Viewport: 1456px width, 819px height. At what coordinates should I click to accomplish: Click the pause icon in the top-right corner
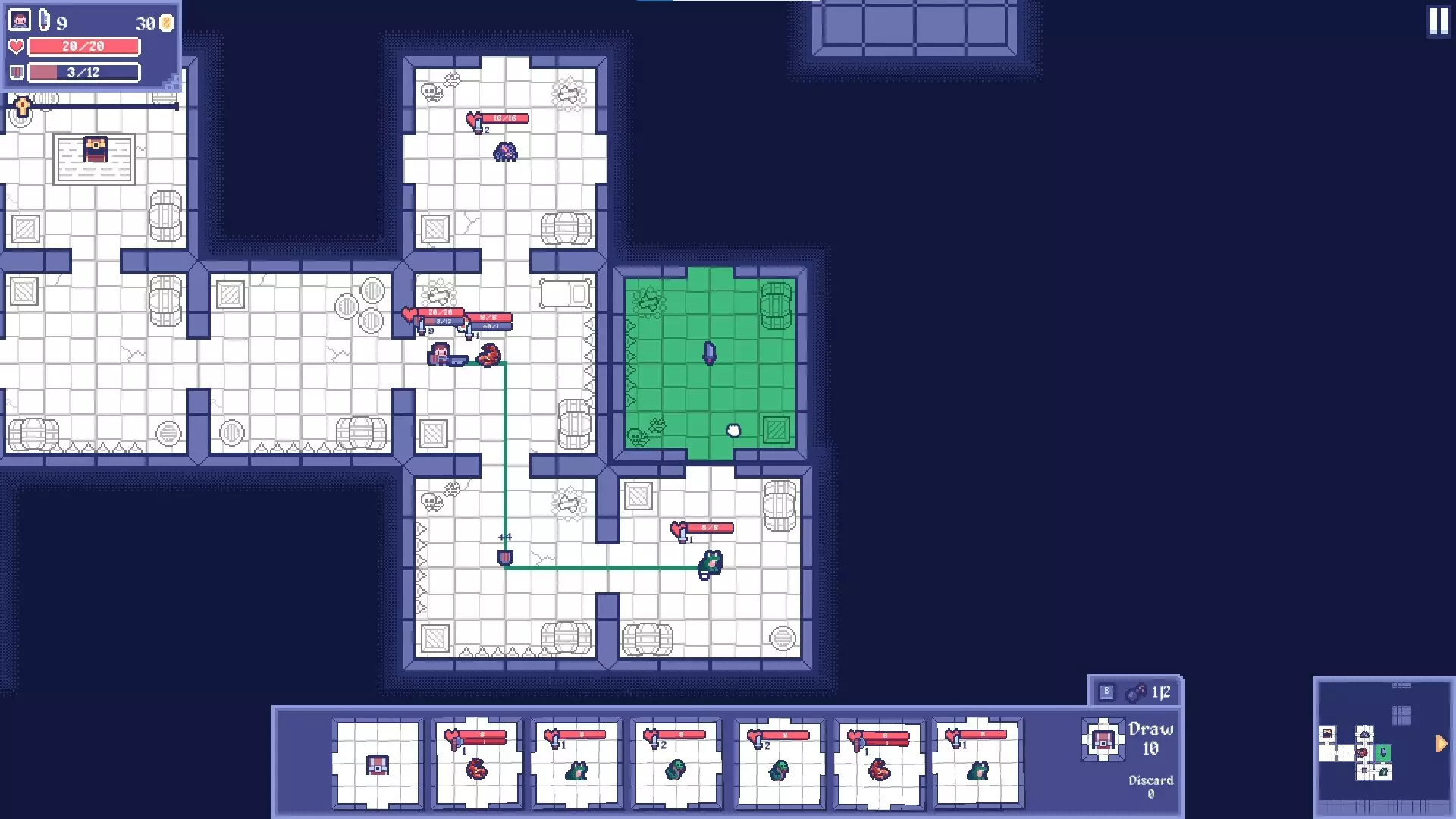tap(1439, 22)
